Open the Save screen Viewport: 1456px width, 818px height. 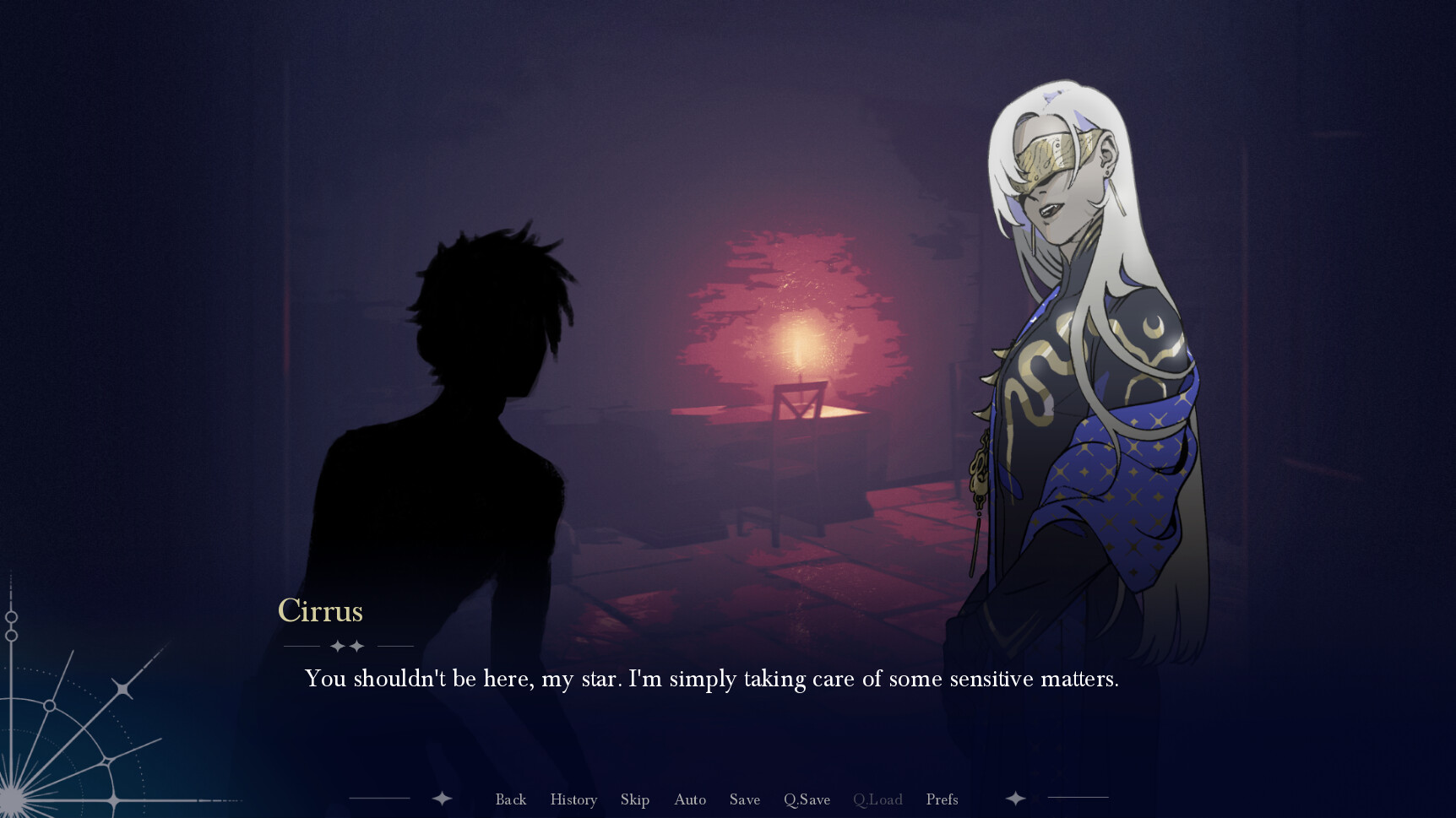[744, 799]
